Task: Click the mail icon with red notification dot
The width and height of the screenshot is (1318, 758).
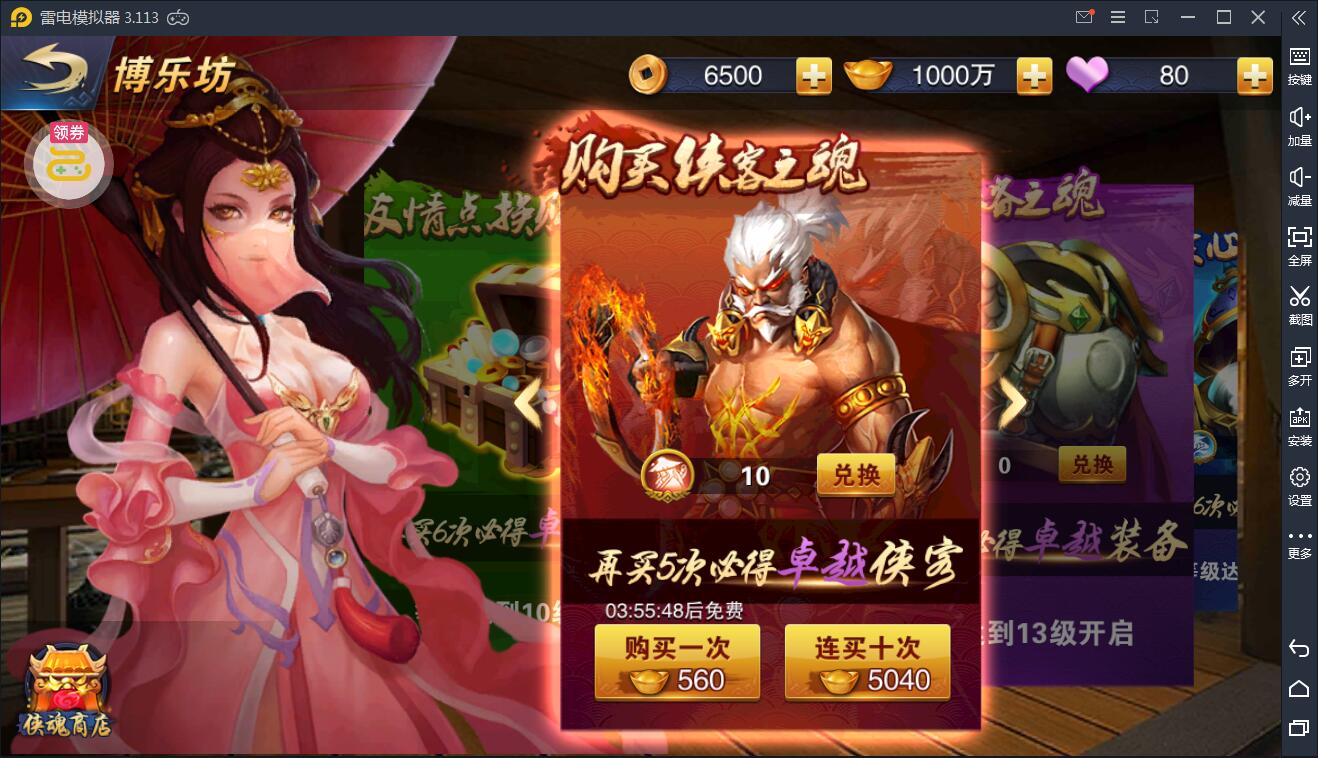Action: [x=1084, y=17]
